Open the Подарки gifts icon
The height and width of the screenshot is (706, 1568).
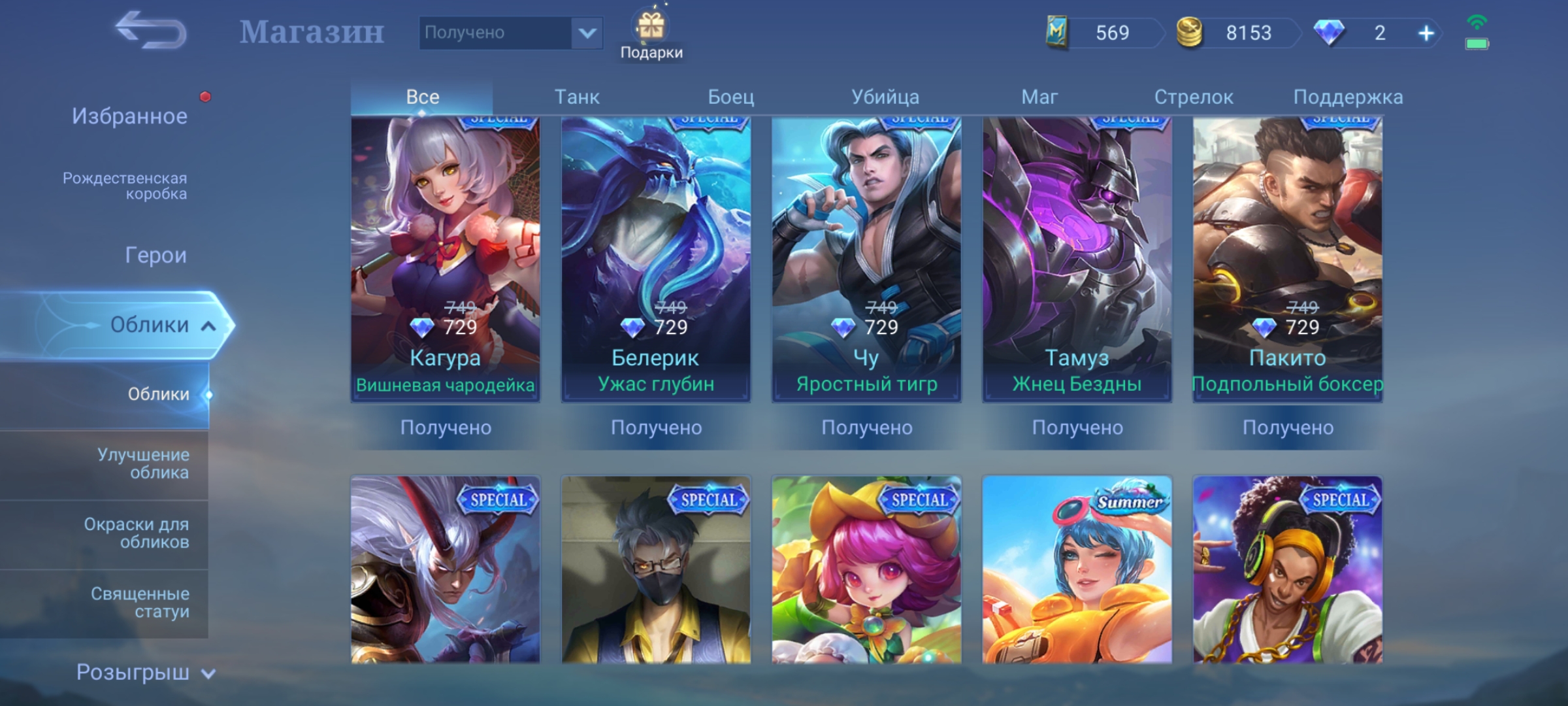651,36
